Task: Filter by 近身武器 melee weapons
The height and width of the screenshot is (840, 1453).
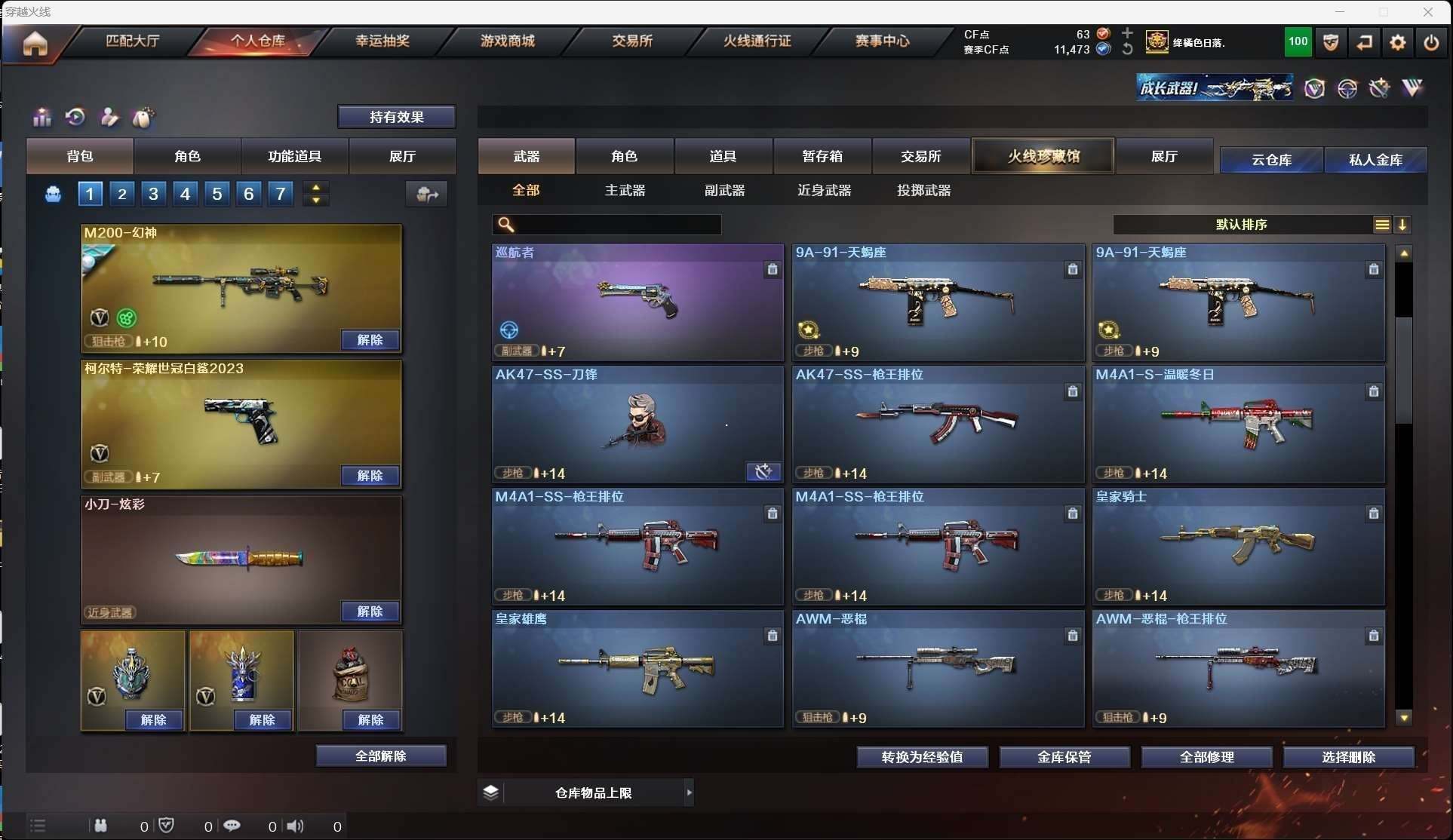Action: (824, 191)
